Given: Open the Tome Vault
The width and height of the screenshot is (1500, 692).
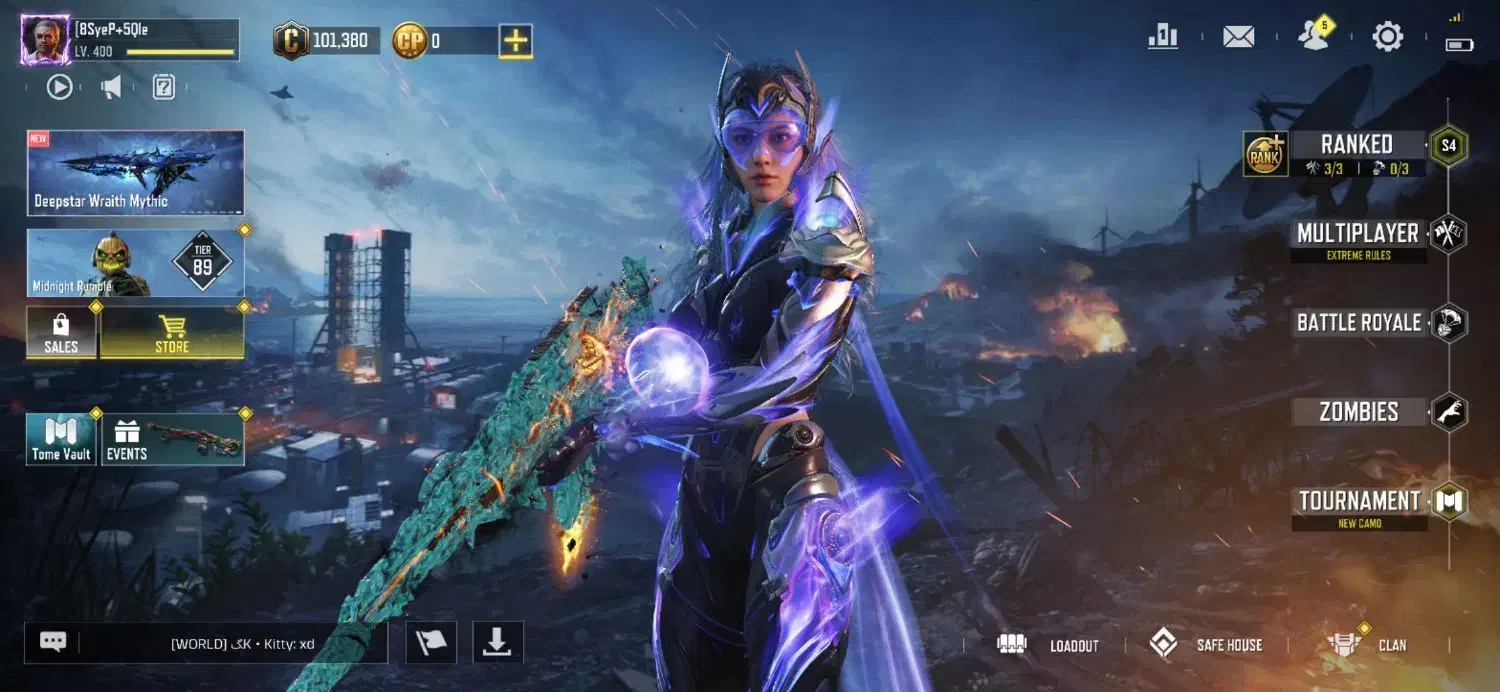Looking at the screenshot, I should 61,440.
